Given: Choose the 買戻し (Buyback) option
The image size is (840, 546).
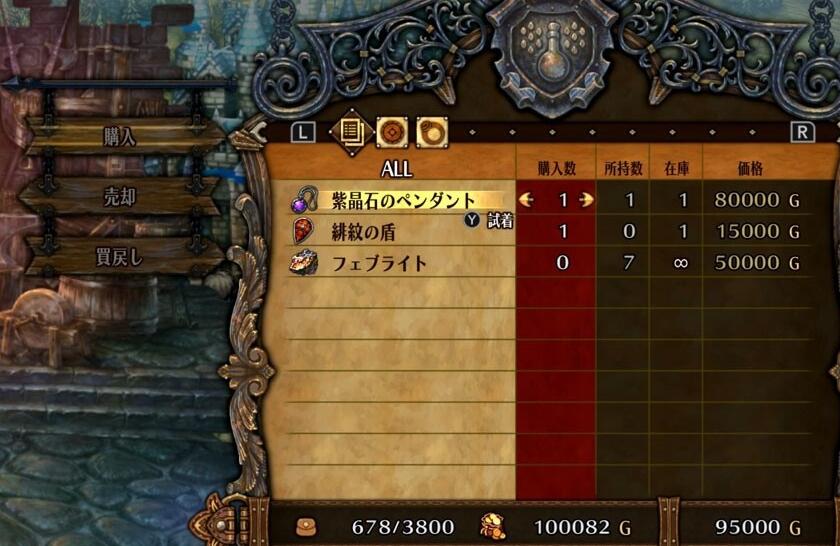Looking at the screenshot, I should [x=120, y=256].
